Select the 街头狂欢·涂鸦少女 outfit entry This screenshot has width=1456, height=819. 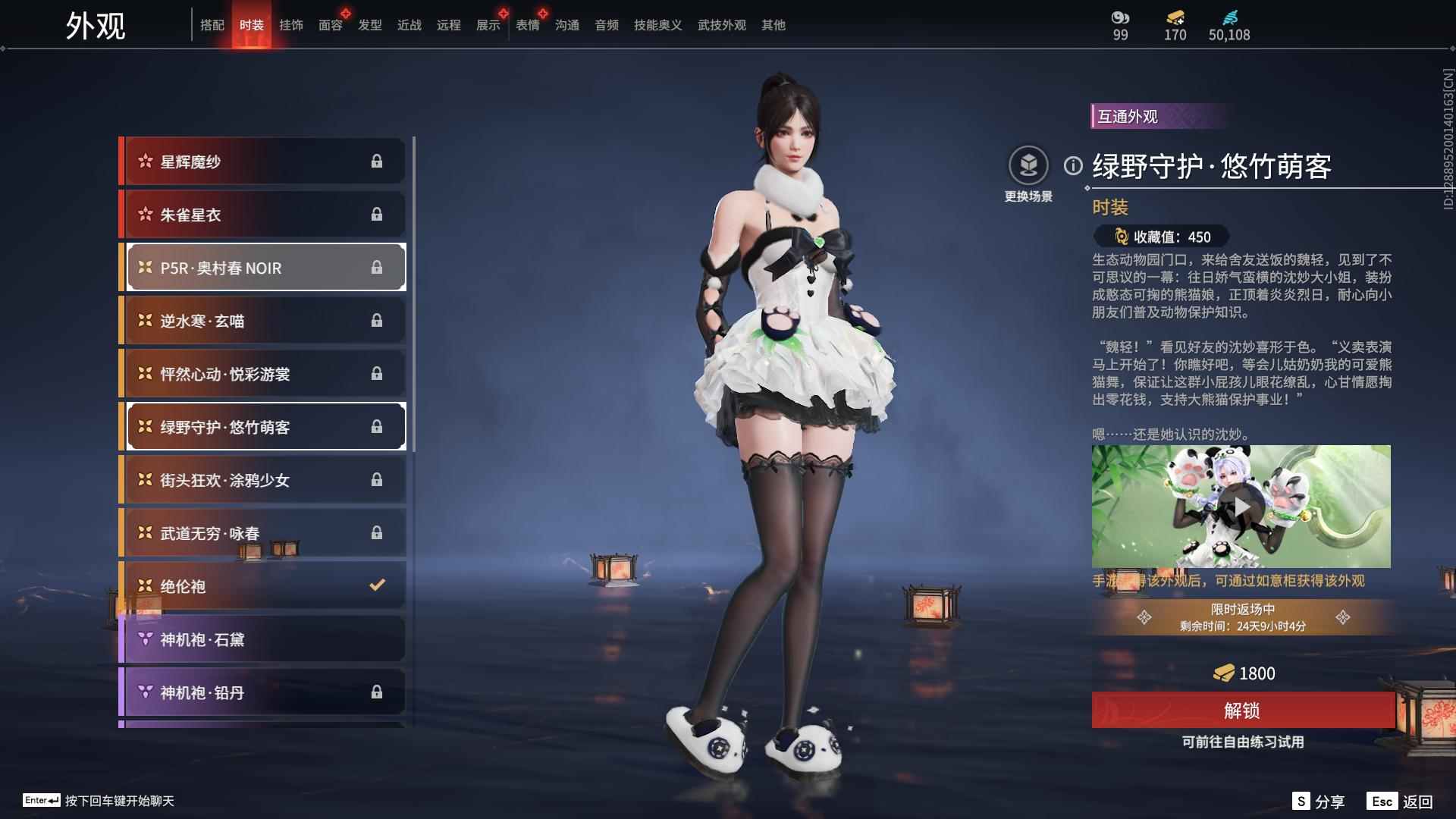[262, 479]
